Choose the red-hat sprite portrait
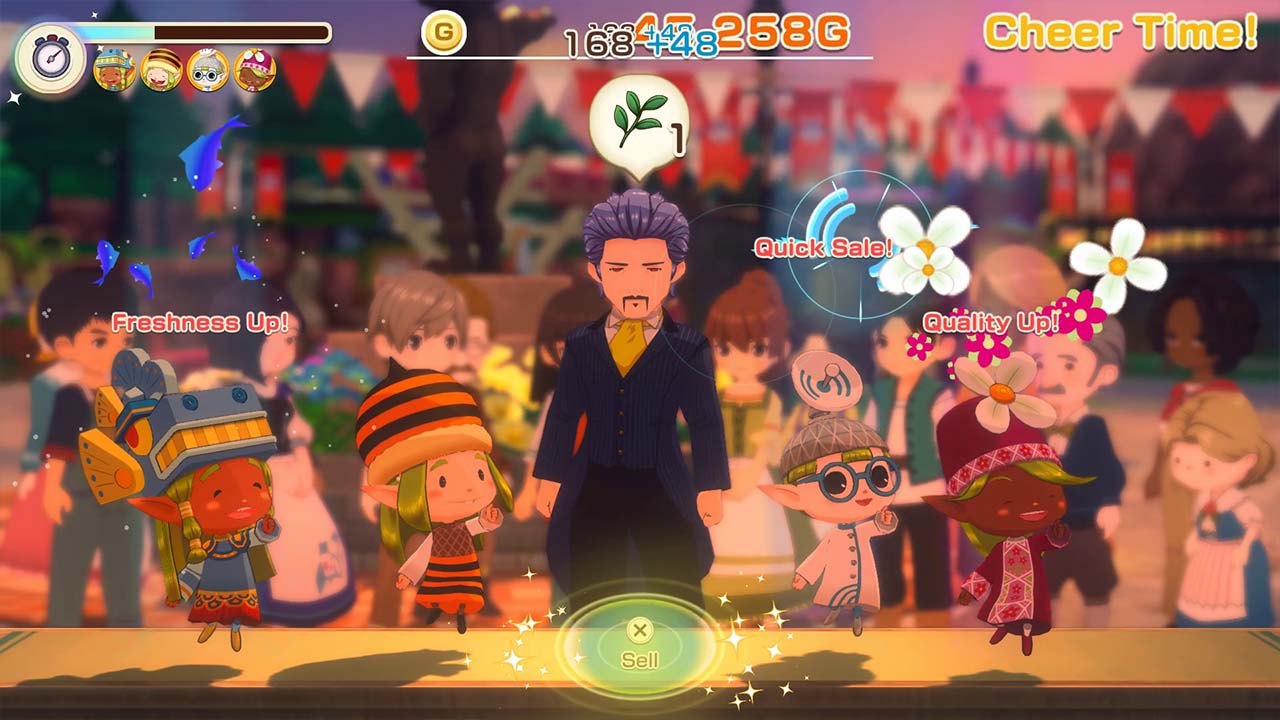The height and width of the screenshot is (720, 1280). pyautogui.click(x=254, y=70)
